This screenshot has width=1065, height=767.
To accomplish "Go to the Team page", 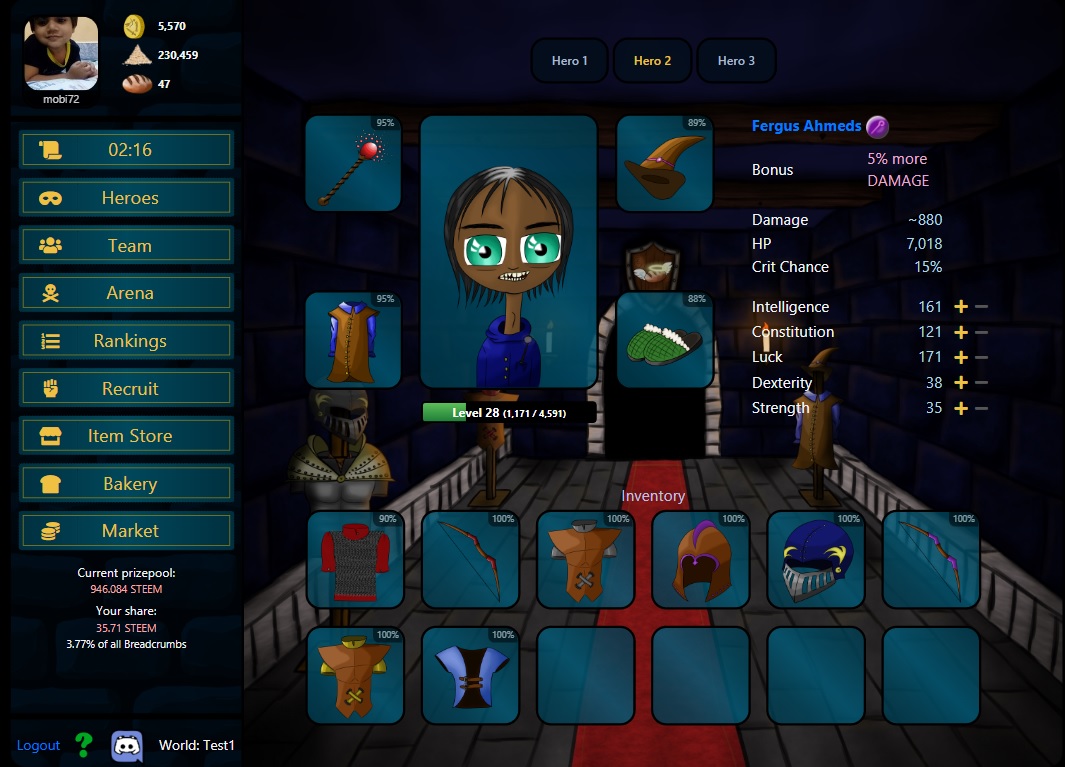I will tap(127, 246).
